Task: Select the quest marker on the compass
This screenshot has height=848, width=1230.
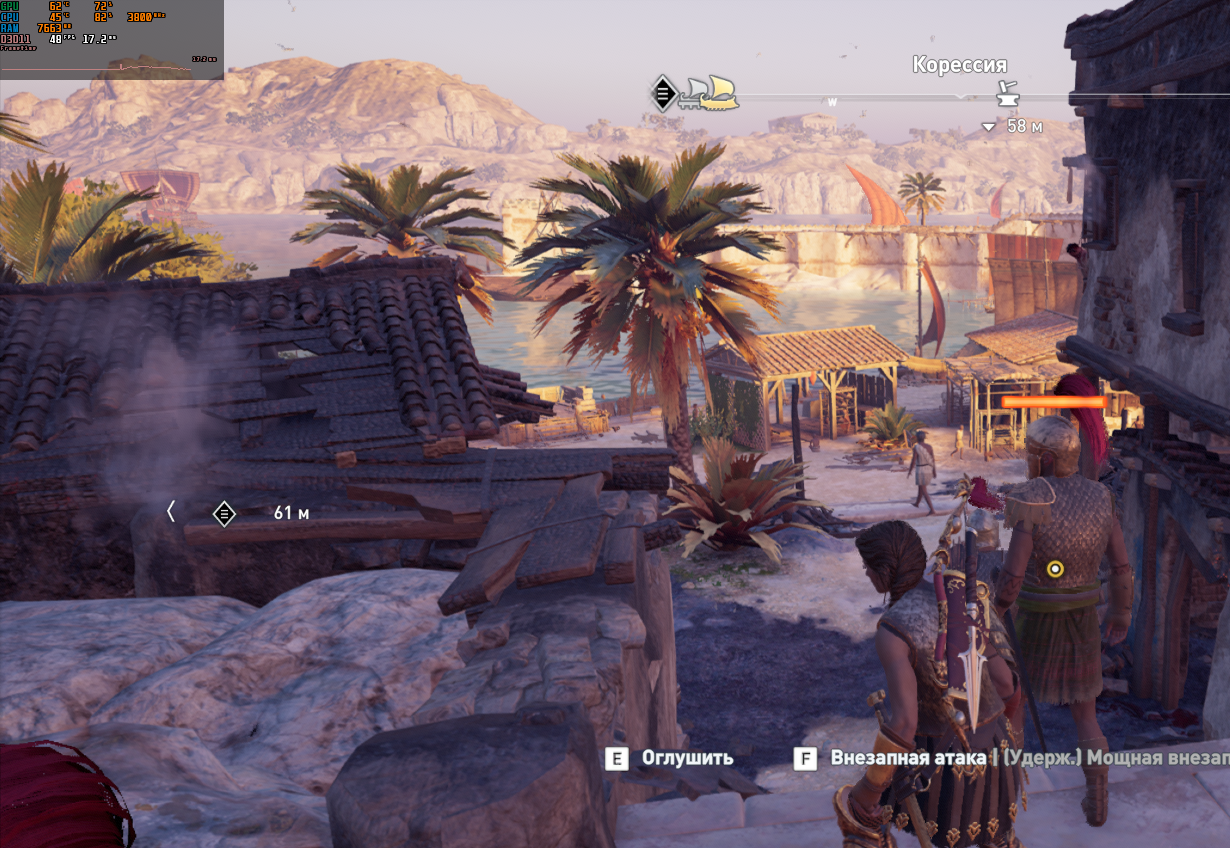Action: (x=662, y=93)
